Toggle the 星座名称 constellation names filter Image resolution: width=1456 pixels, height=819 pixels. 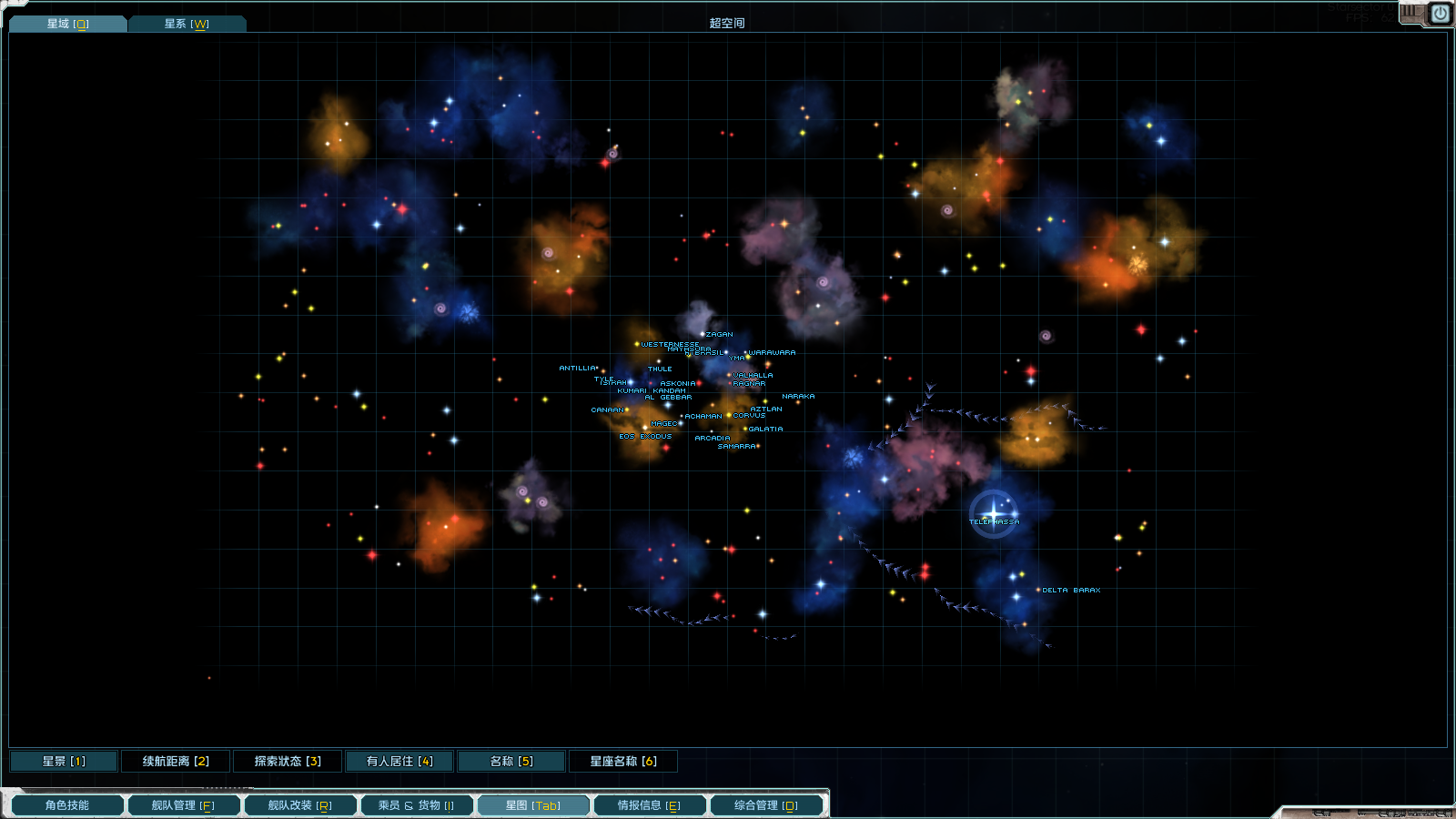[623, 761]
